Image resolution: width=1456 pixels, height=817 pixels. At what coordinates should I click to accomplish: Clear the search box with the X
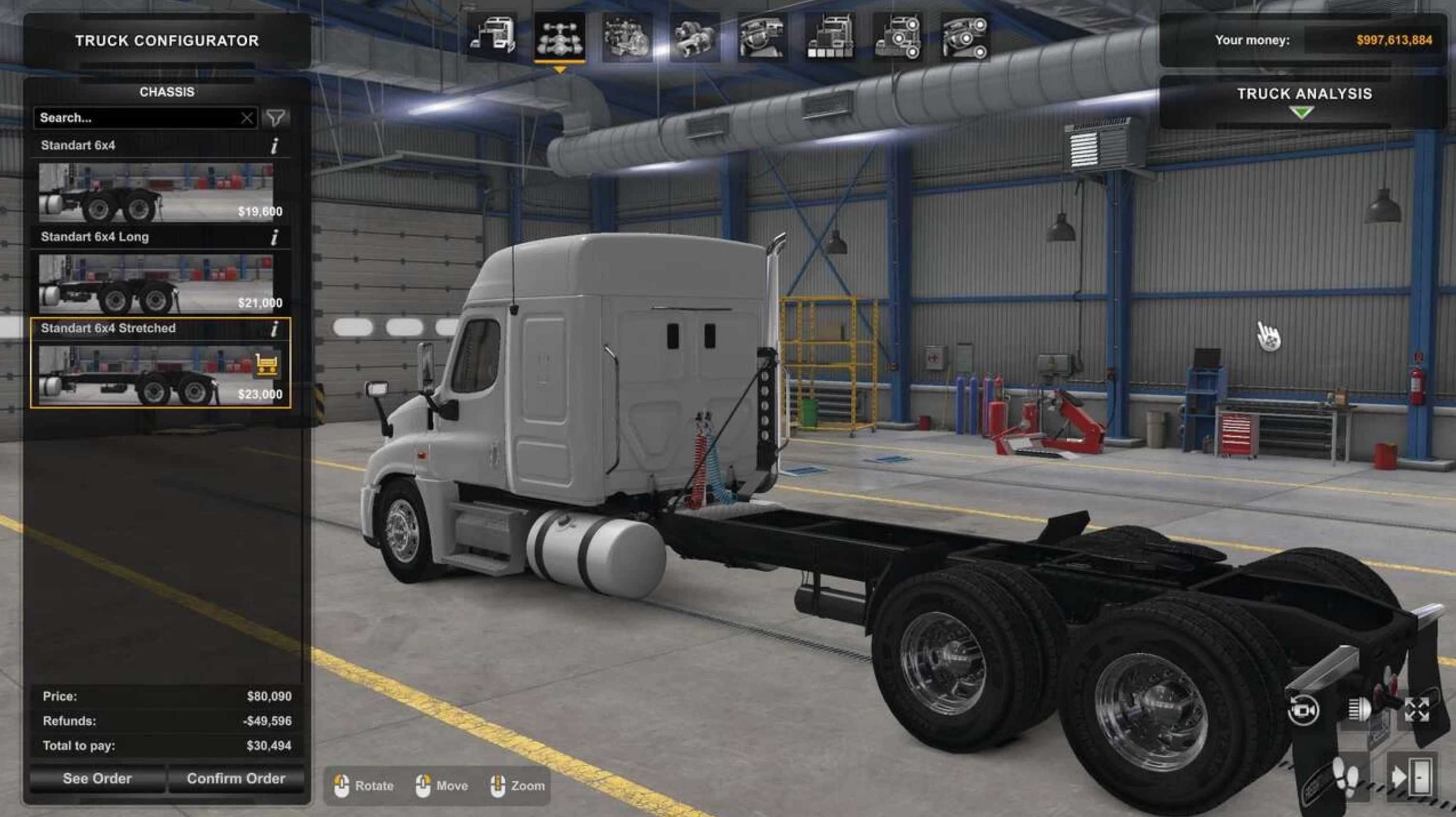point(247,118)
